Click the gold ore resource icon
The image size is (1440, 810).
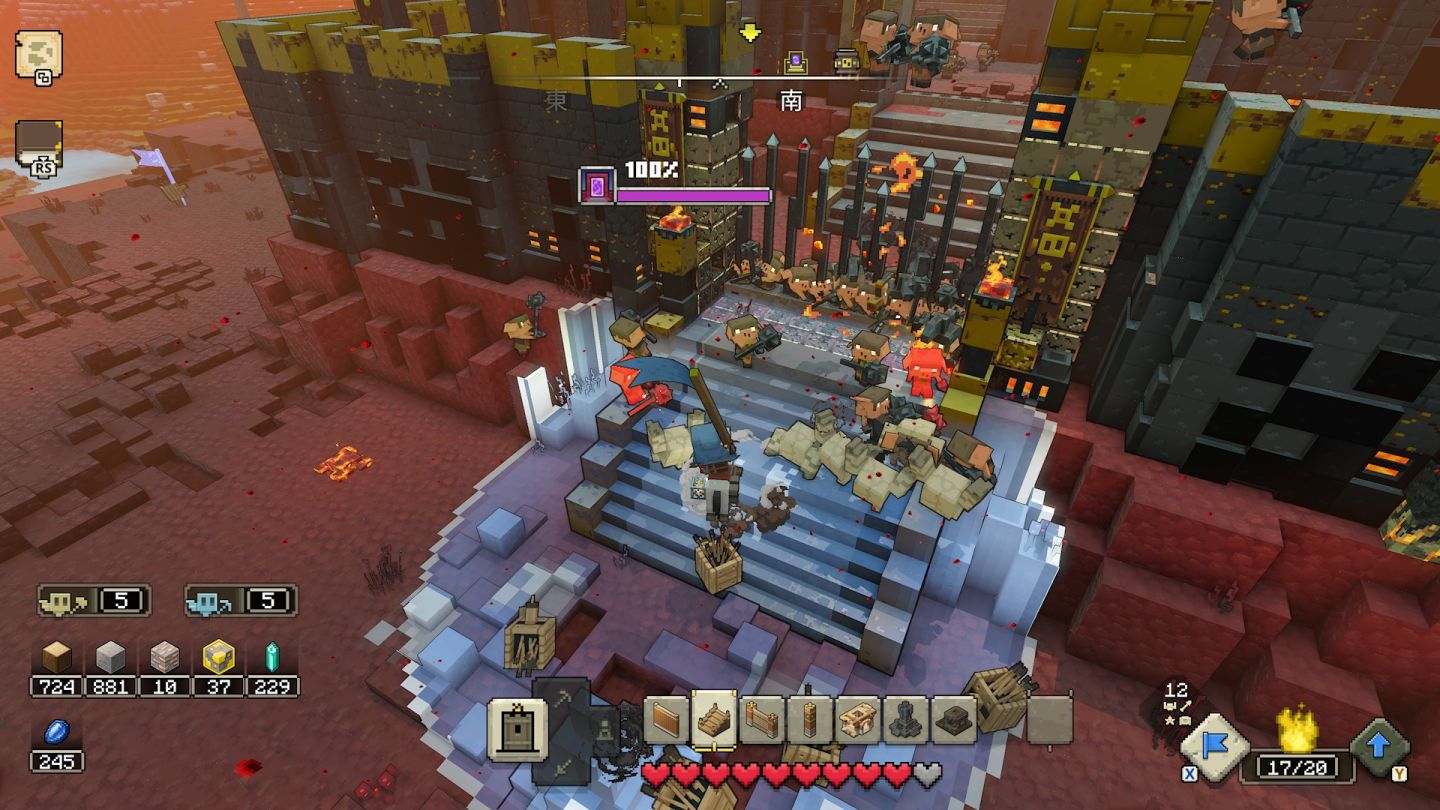(x=218, y=657)
